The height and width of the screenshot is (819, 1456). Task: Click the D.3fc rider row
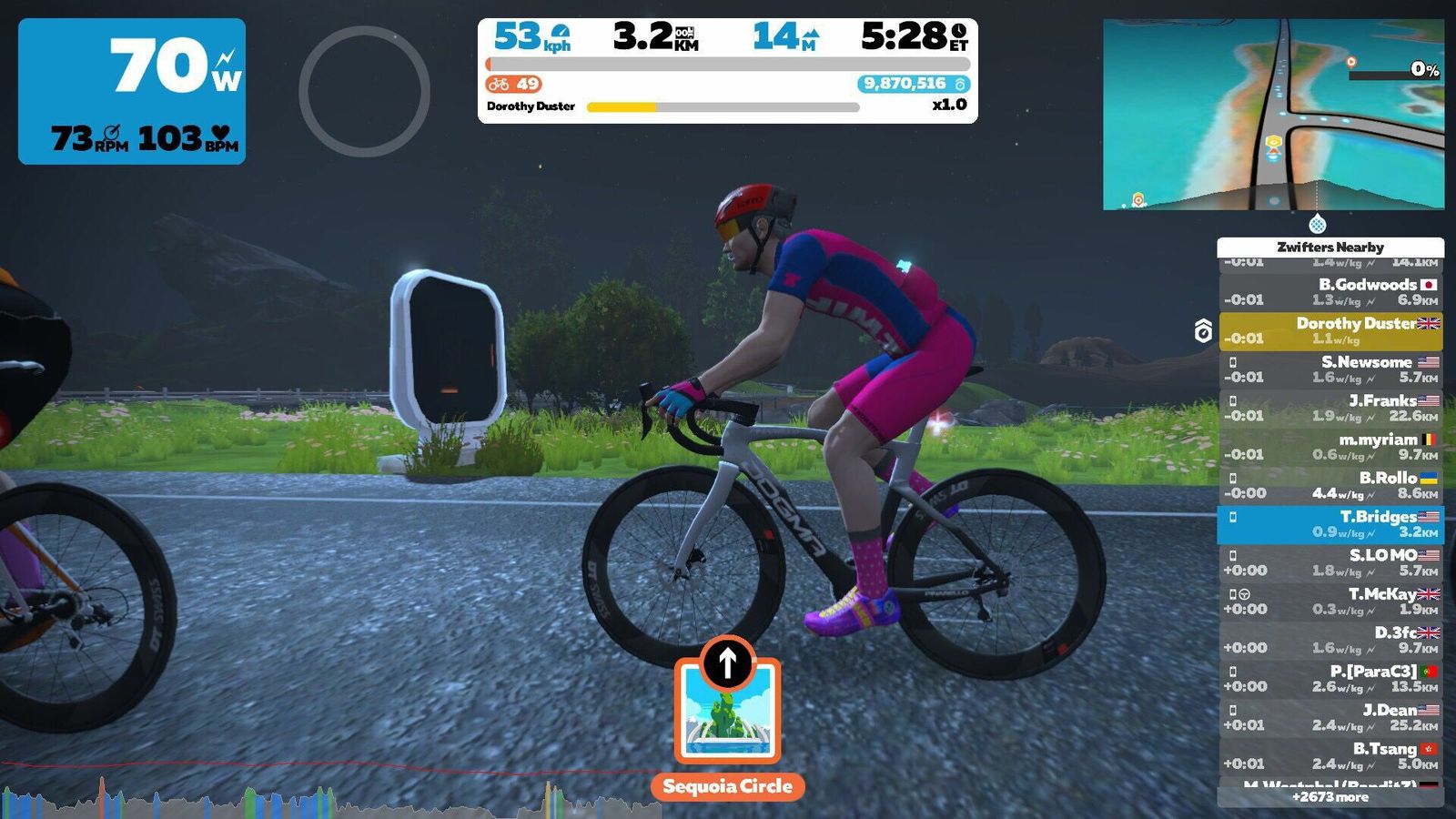(x=1330, y=641)
